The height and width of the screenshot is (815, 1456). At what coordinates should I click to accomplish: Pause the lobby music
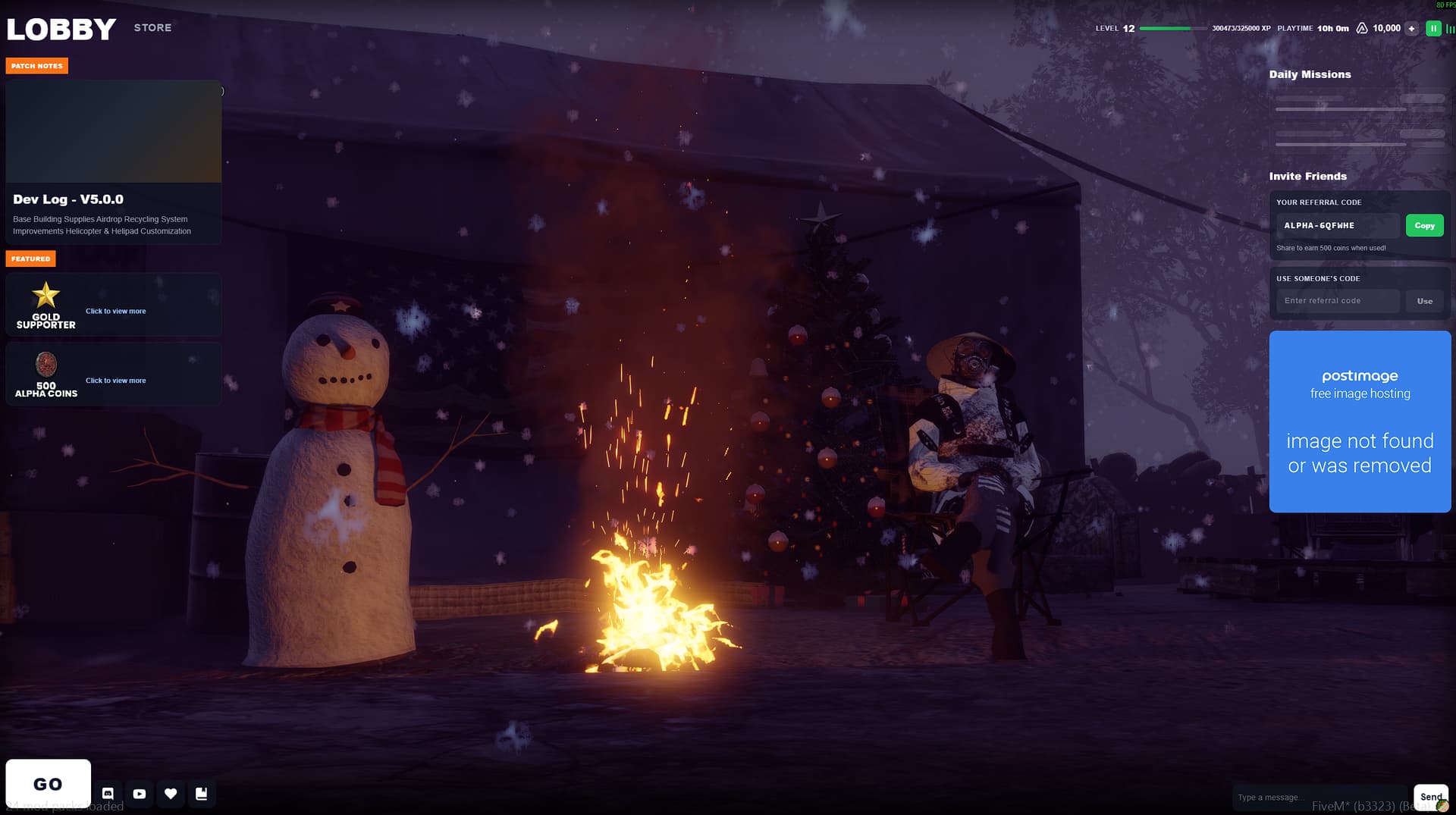click(1433, 29)
